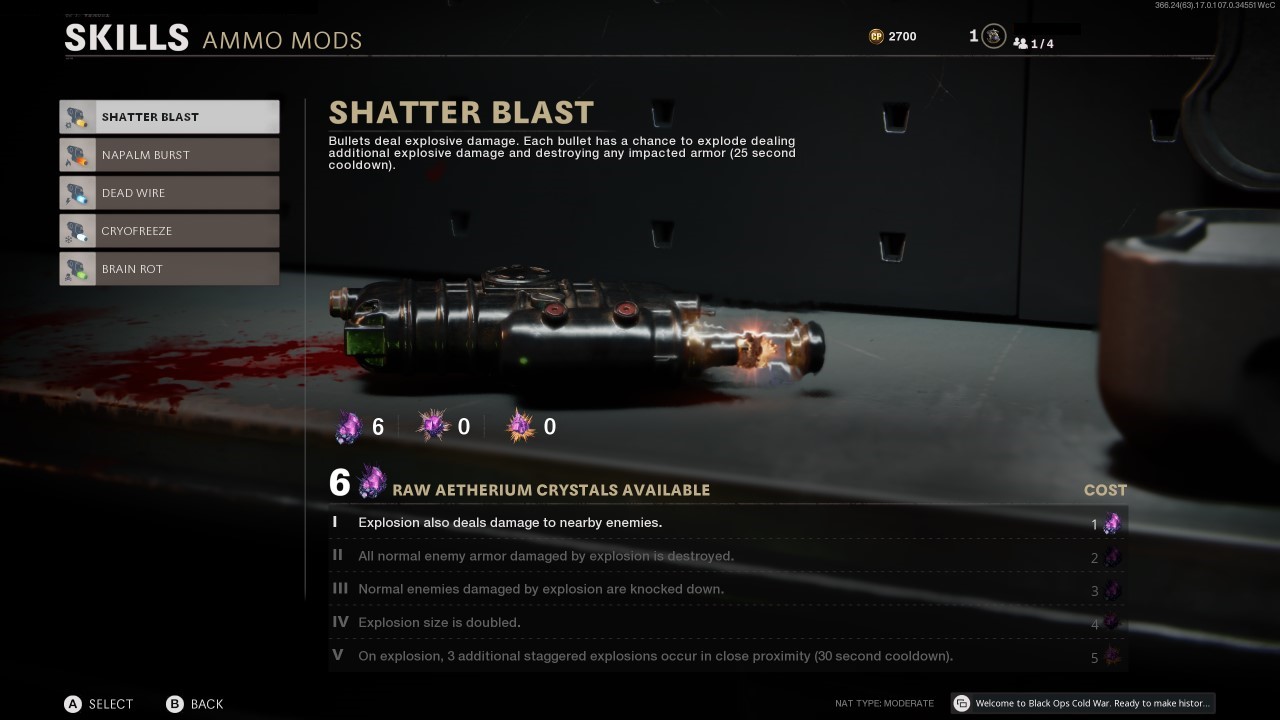Select the Dead Wire electric icon
This screenshot has width=1280, height=720.
(x=77, y=192)
